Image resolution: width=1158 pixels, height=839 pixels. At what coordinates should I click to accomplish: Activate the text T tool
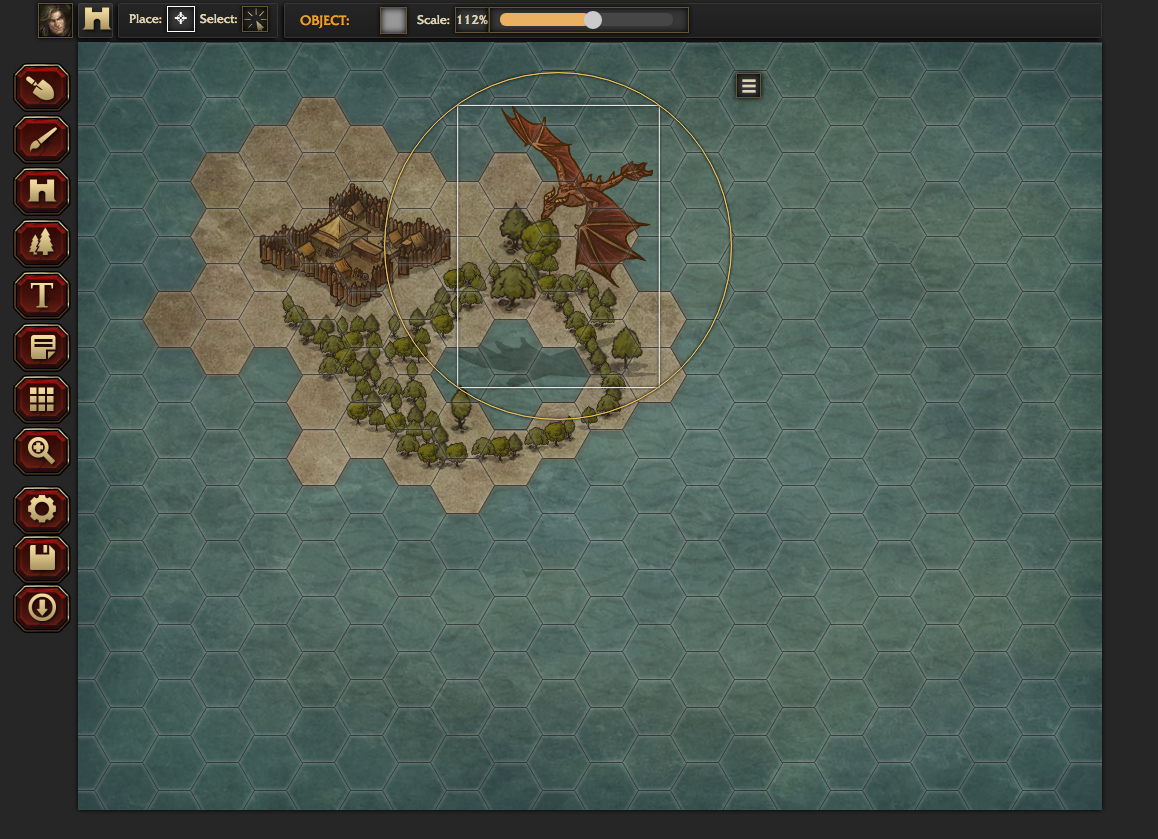pyautogui.click(x=41, y=296)
